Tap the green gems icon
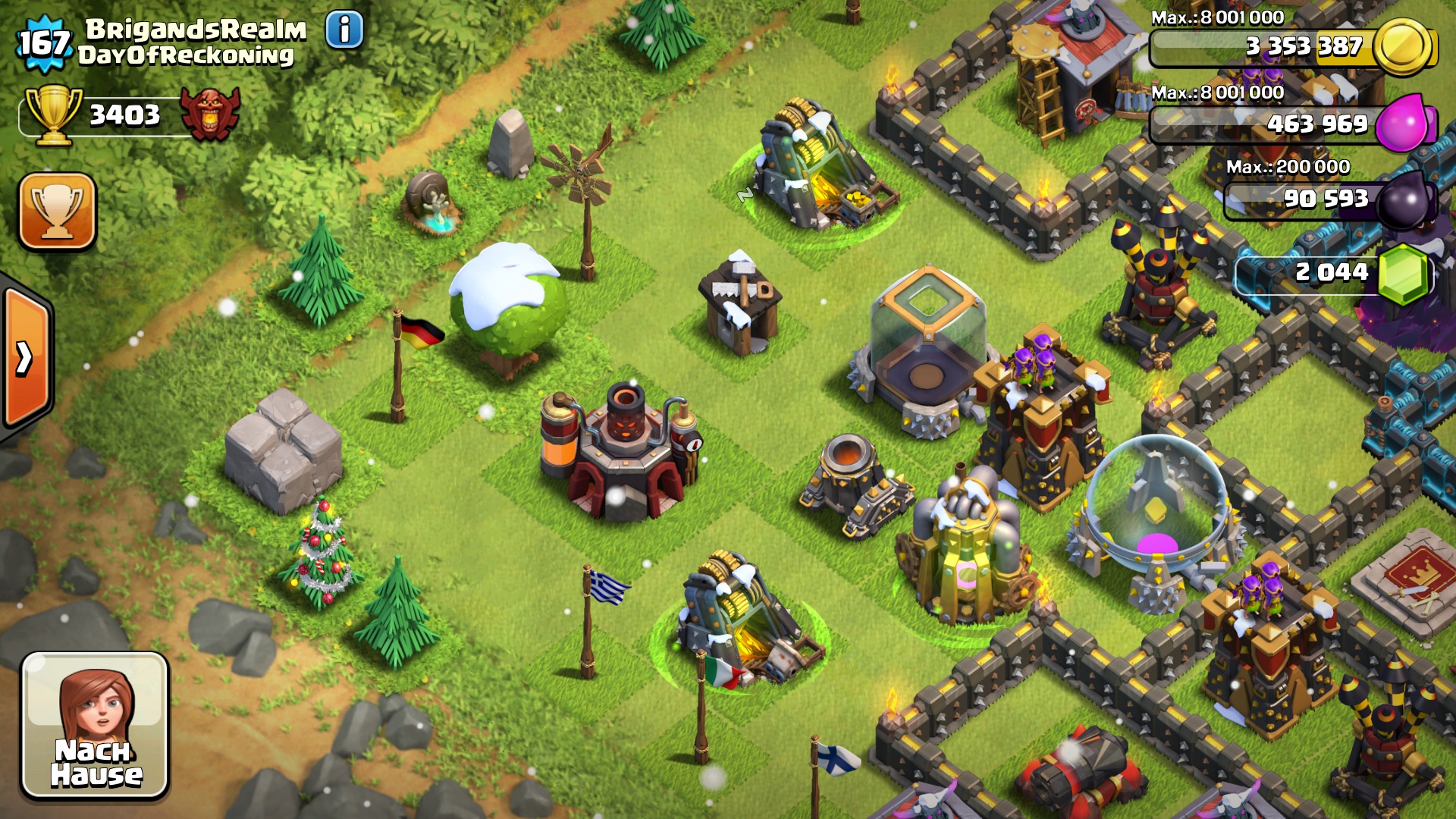The width and height of the screenshot is (1456, 819). pos(1402,274)
